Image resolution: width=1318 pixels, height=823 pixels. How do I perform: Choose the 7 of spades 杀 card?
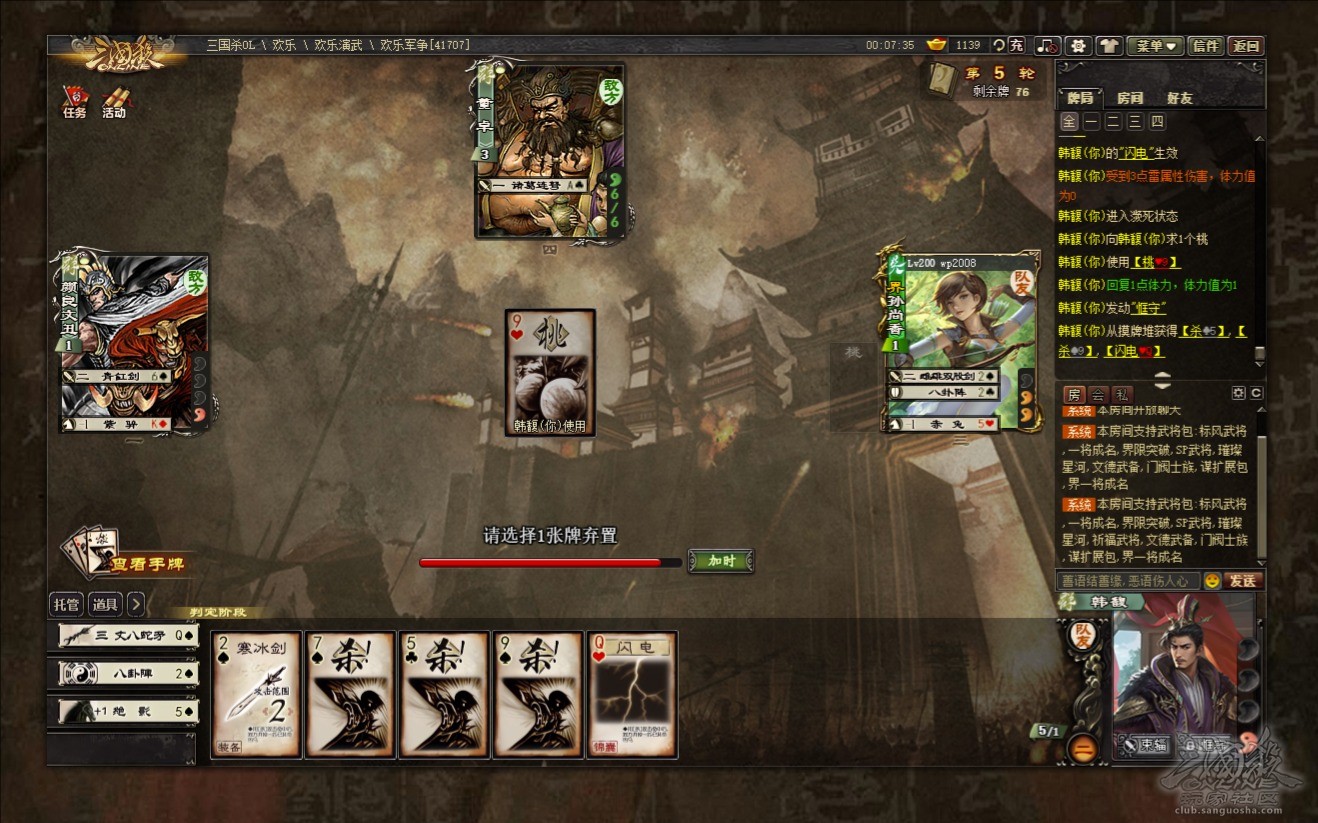pyautogui.click(x=350, y=694)
